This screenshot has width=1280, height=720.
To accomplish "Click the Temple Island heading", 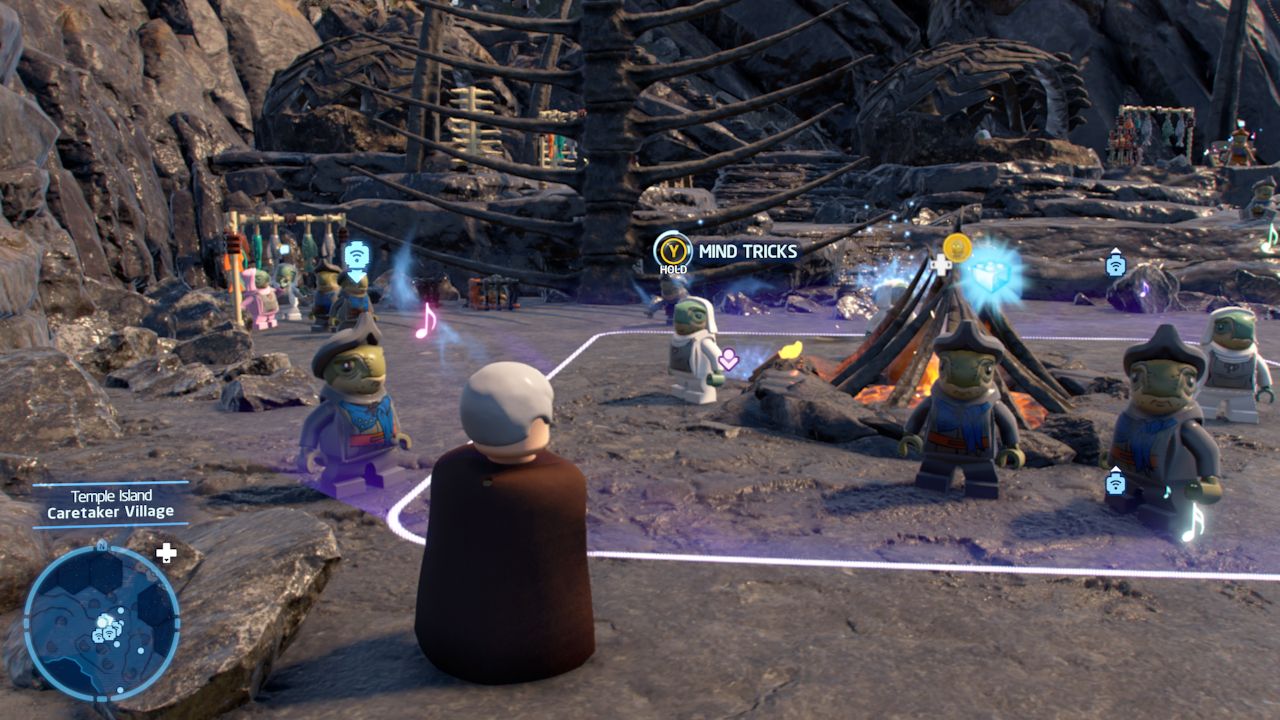I will [x=111, y=495].
